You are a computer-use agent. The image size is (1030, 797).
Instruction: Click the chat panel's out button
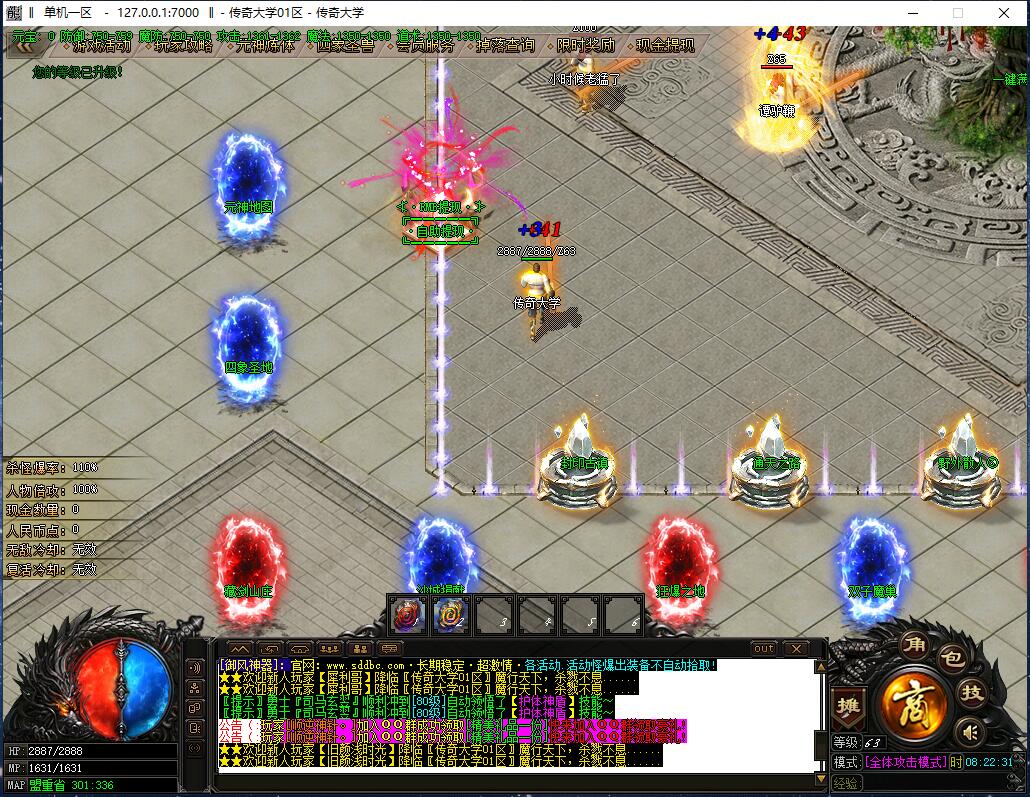764,648
